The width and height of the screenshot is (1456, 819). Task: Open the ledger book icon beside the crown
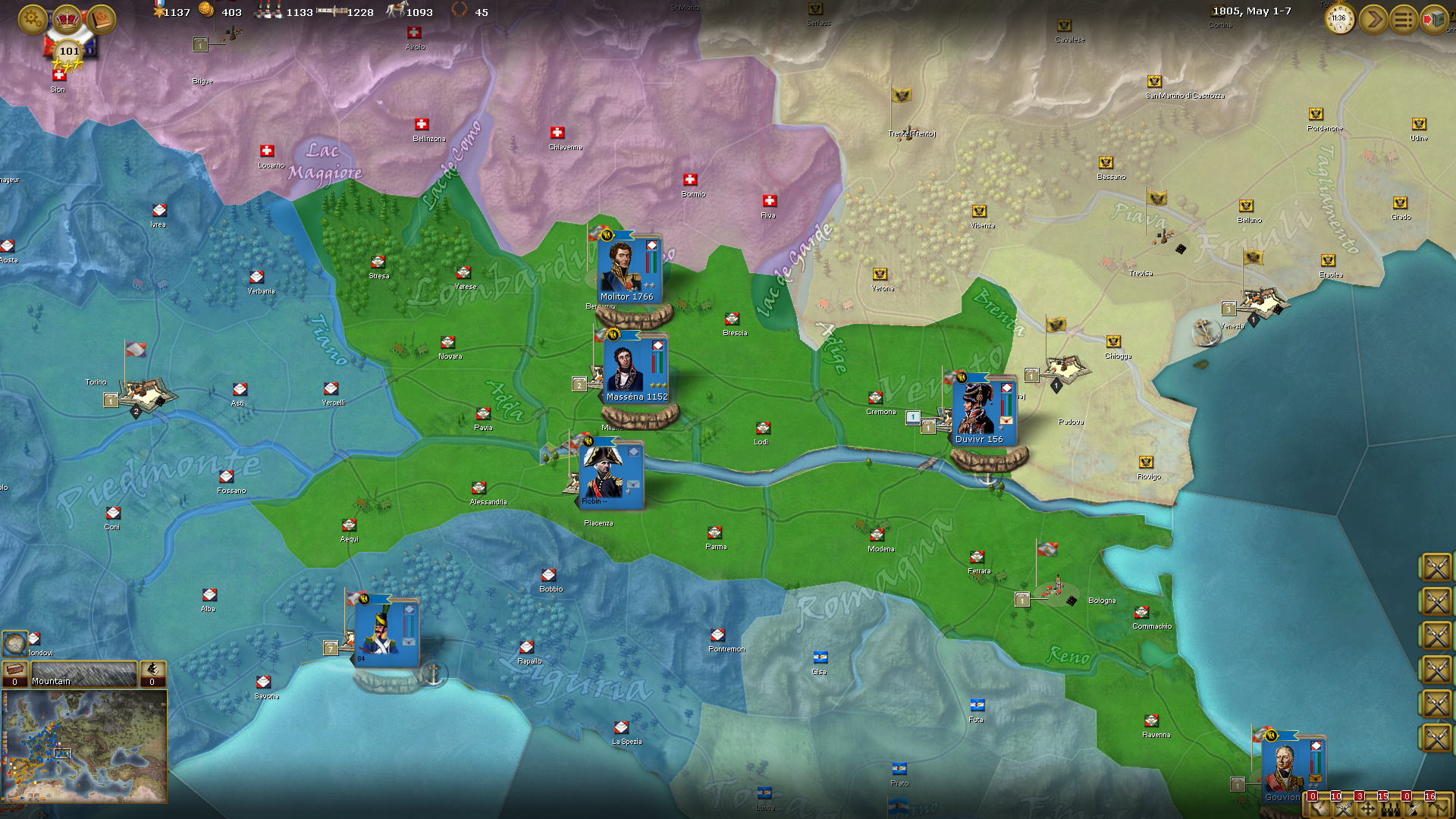click(x=101, y=18)
